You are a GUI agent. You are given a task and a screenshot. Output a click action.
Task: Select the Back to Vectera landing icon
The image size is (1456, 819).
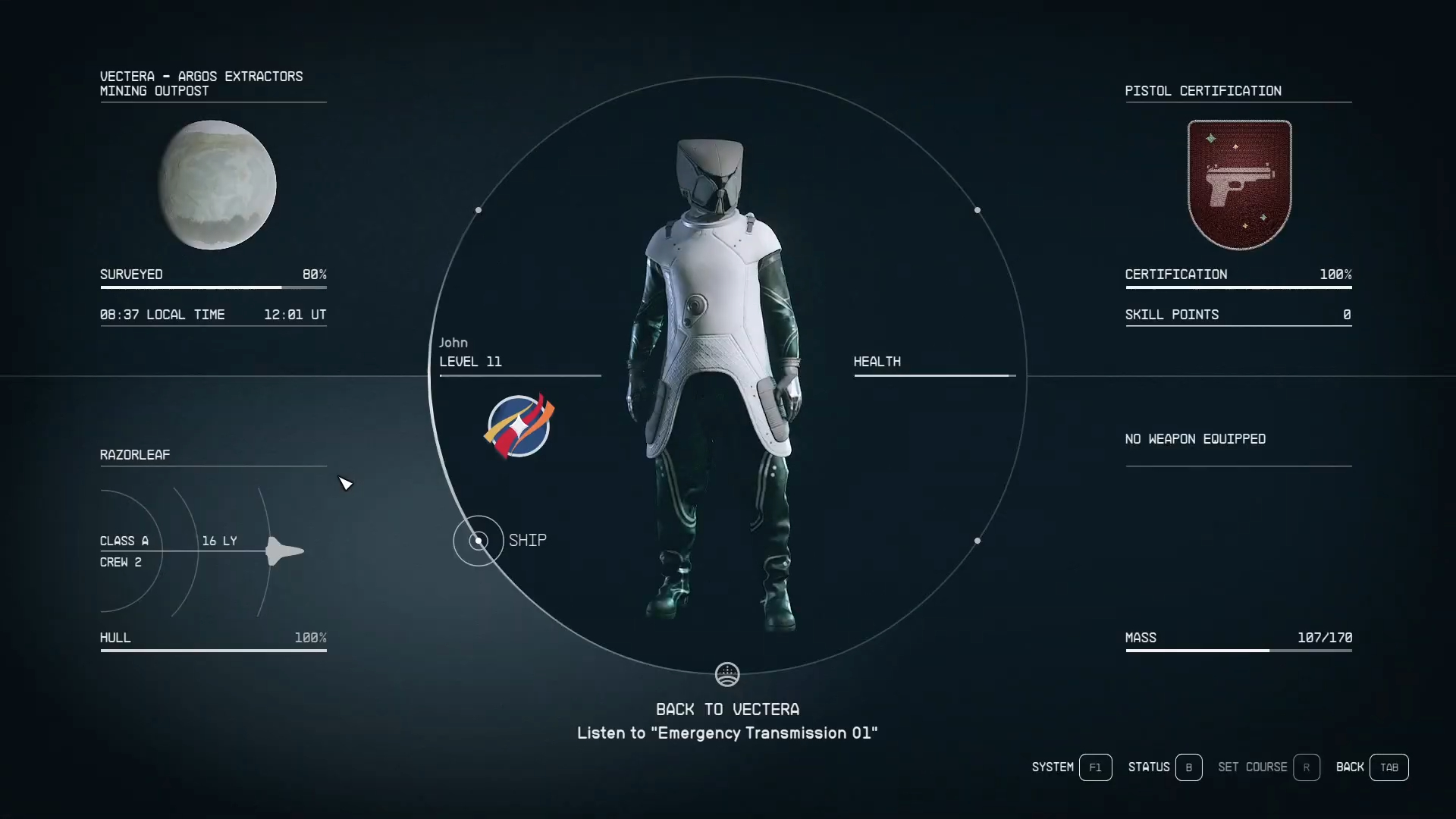(x=727, y=674)
